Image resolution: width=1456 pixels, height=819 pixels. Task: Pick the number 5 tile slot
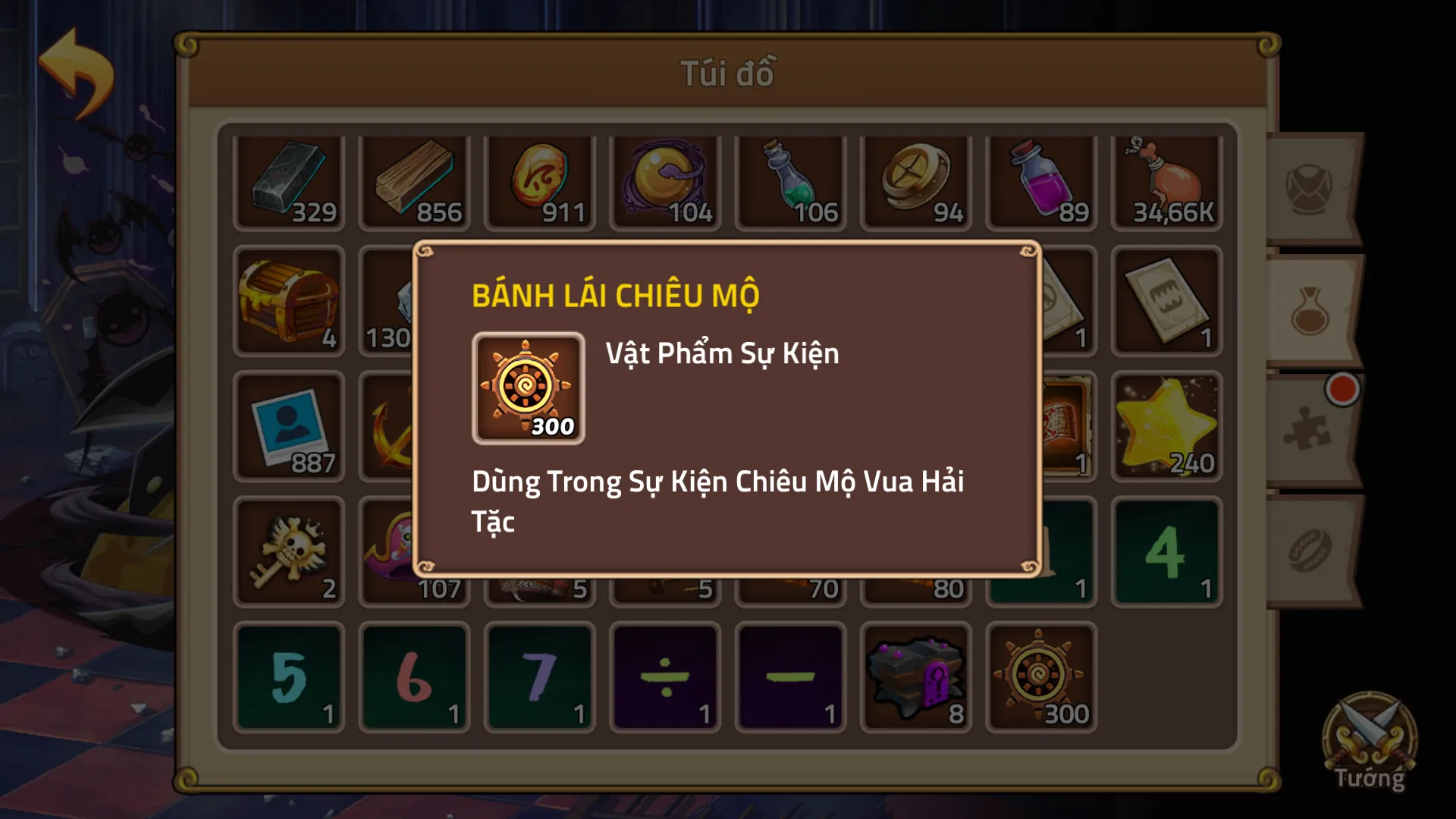pyautogui.click(x=289, y=677)
